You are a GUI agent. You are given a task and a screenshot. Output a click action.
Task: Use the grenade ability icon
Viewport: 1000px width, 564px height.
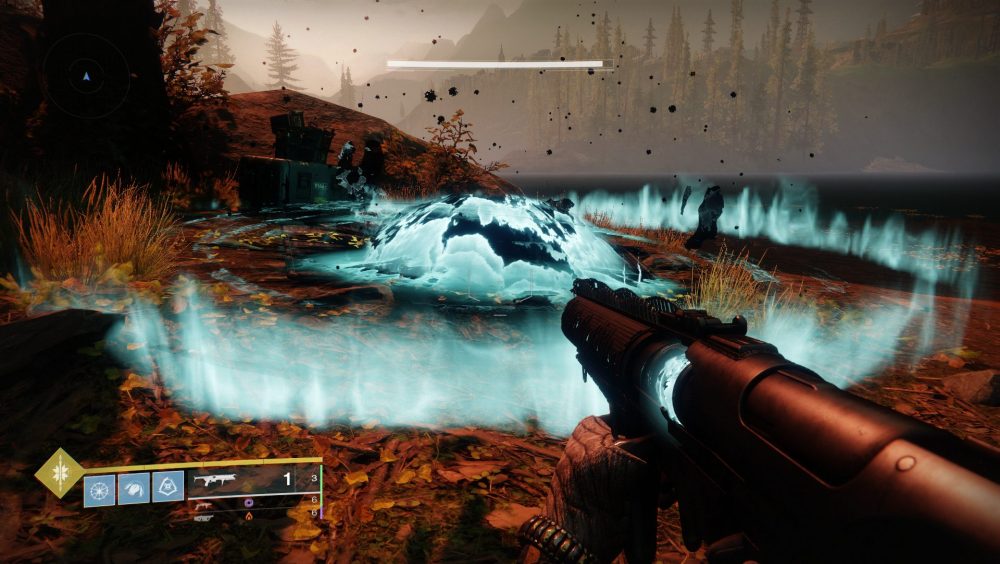click(99, 487)
